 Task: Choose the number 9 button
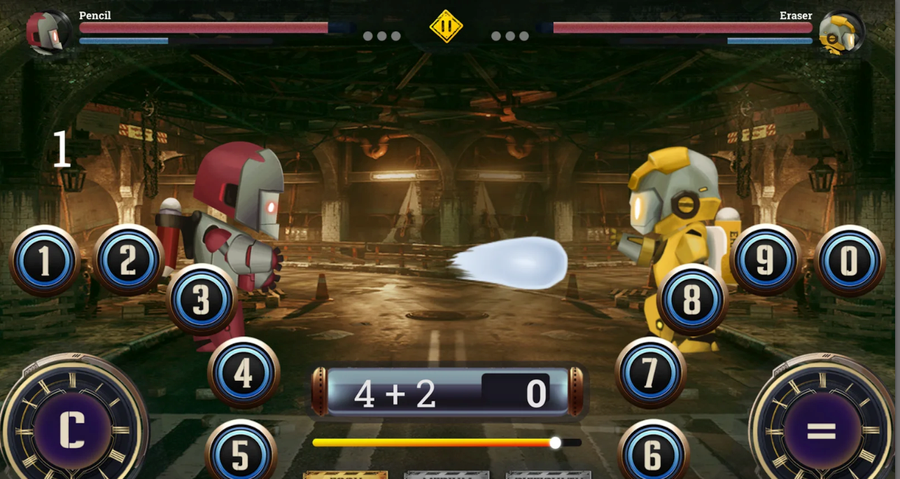click(765, 260)
